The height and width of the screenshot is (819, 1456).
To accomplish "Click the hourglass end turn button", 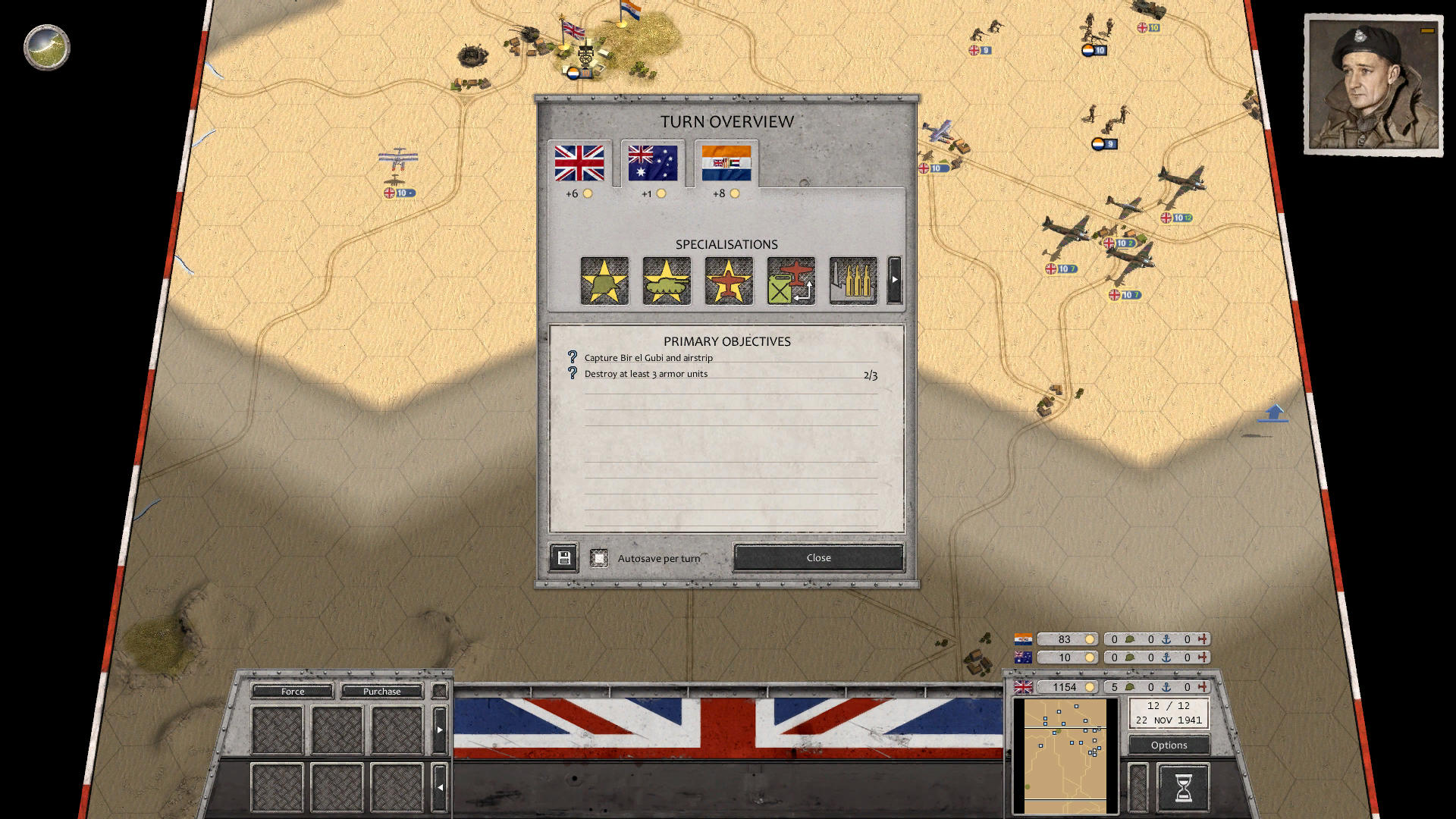I will point(1182,786).
